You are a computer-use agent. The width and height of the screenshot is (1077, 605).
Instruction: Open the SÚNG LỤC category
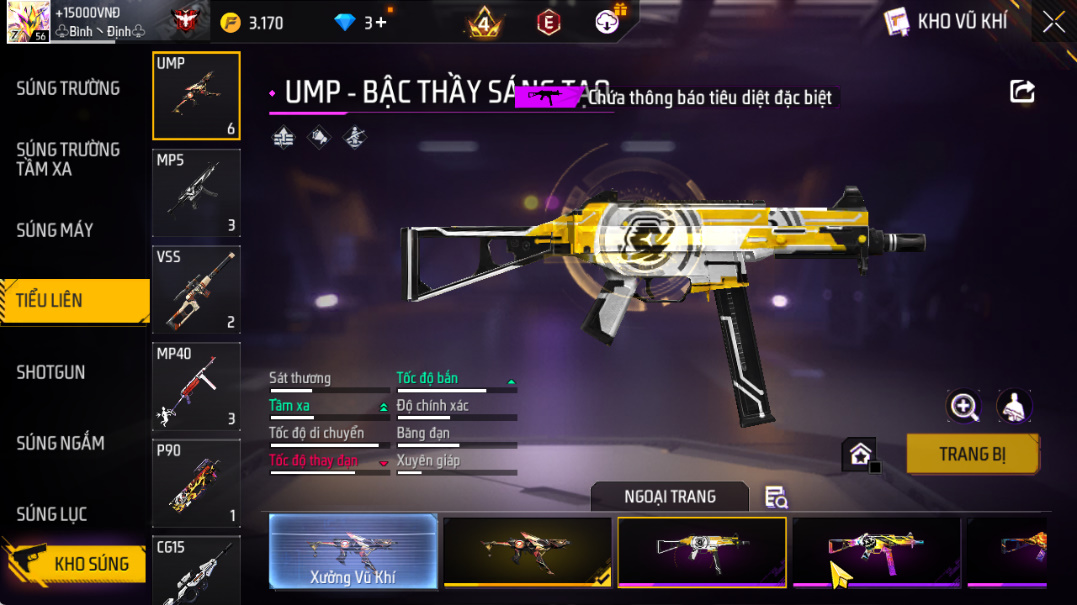click(x=52, y=514)
